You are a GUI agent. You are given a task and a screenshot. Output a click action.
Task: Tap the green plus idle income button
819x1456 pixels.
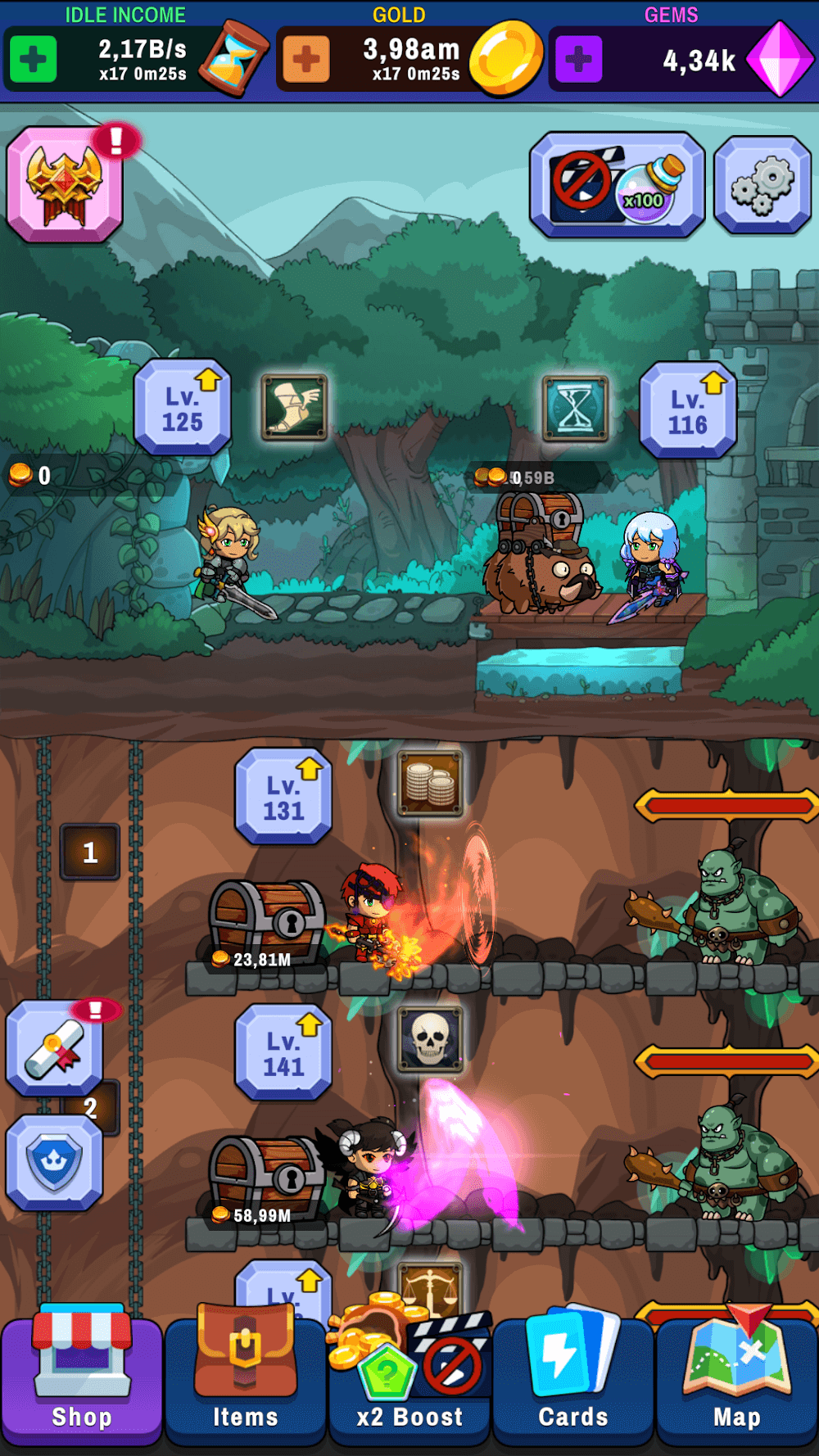[x=34, y=59]
